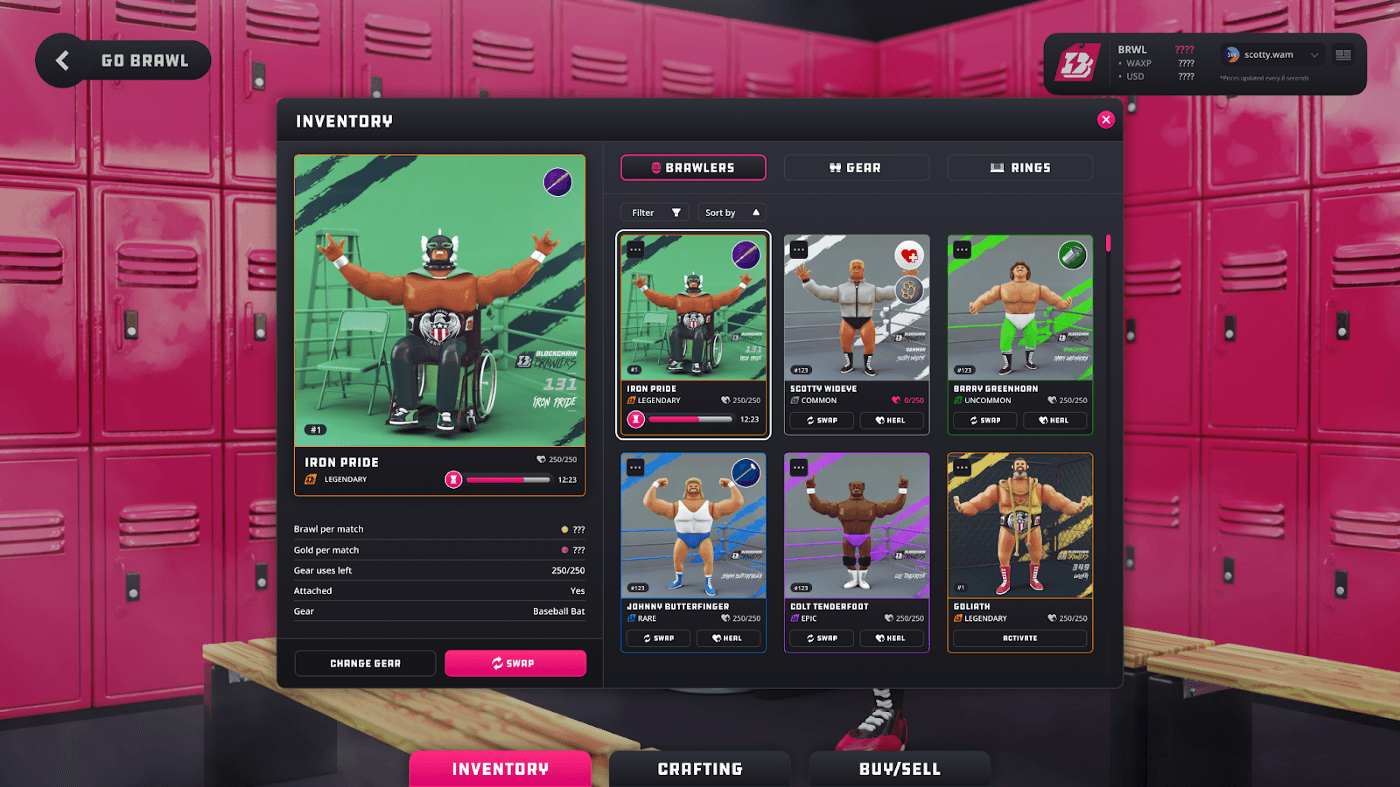This screenshot has width=1400, height=787.
Task: Select the Colt Tenderfoot card thumbnail
Action: pos(856,525)
